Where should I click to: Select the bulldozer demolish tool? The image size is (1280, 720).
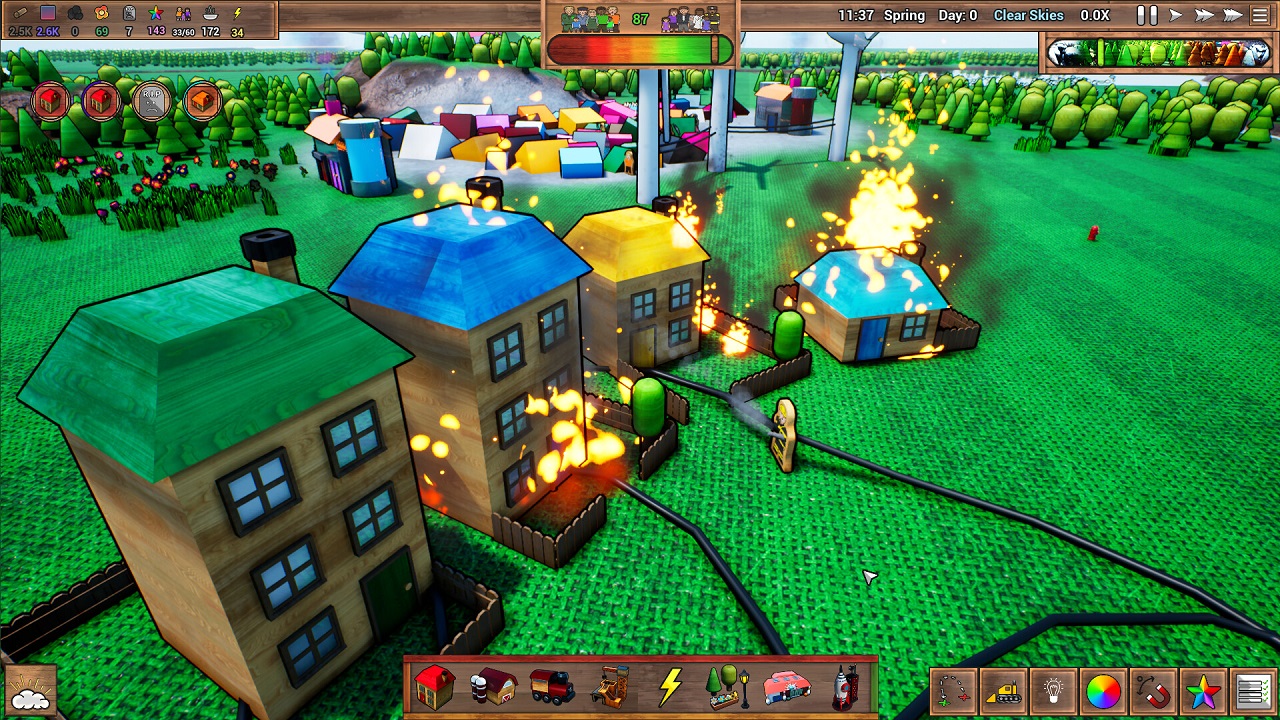pyautogui.click(x=1003, y=691)
